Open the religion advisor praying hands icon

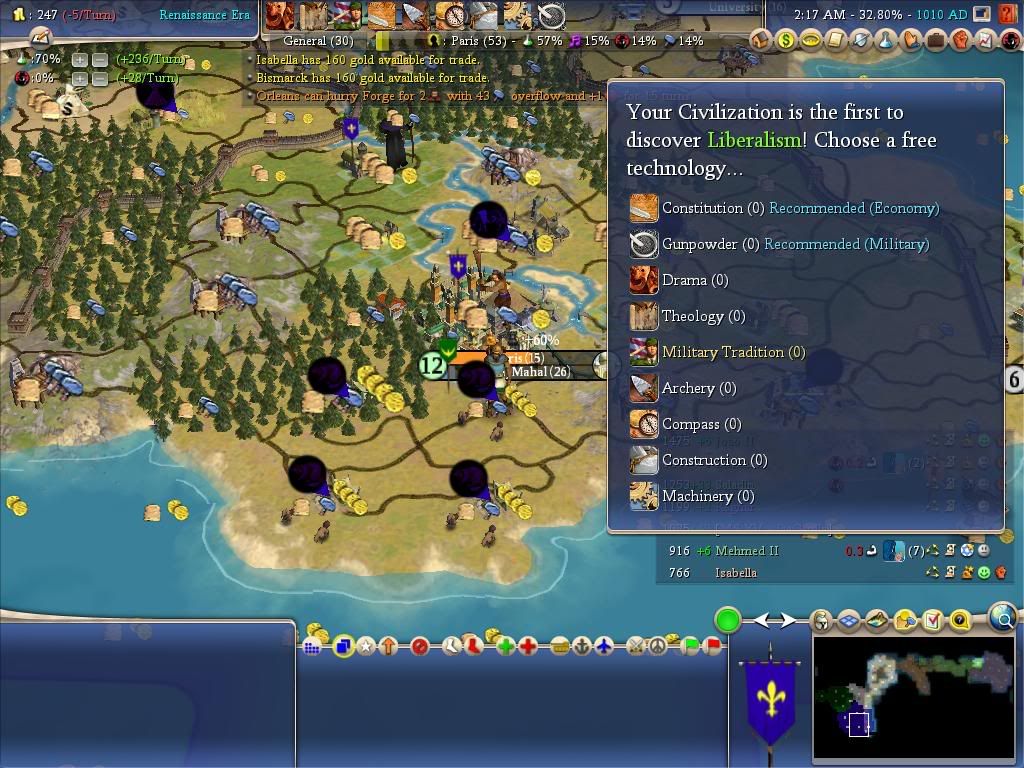click(x=910, y=40)
